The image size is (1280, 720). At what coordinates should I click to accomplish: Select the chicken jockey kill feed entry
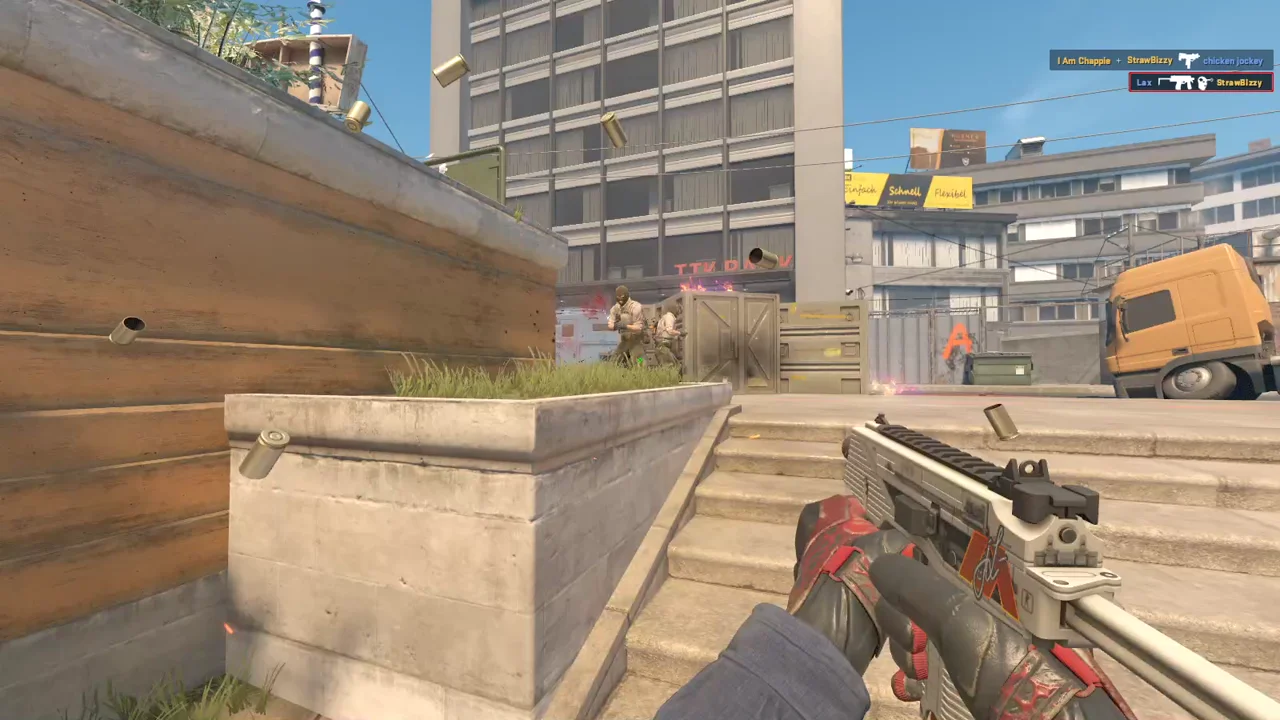[1160, 61]
